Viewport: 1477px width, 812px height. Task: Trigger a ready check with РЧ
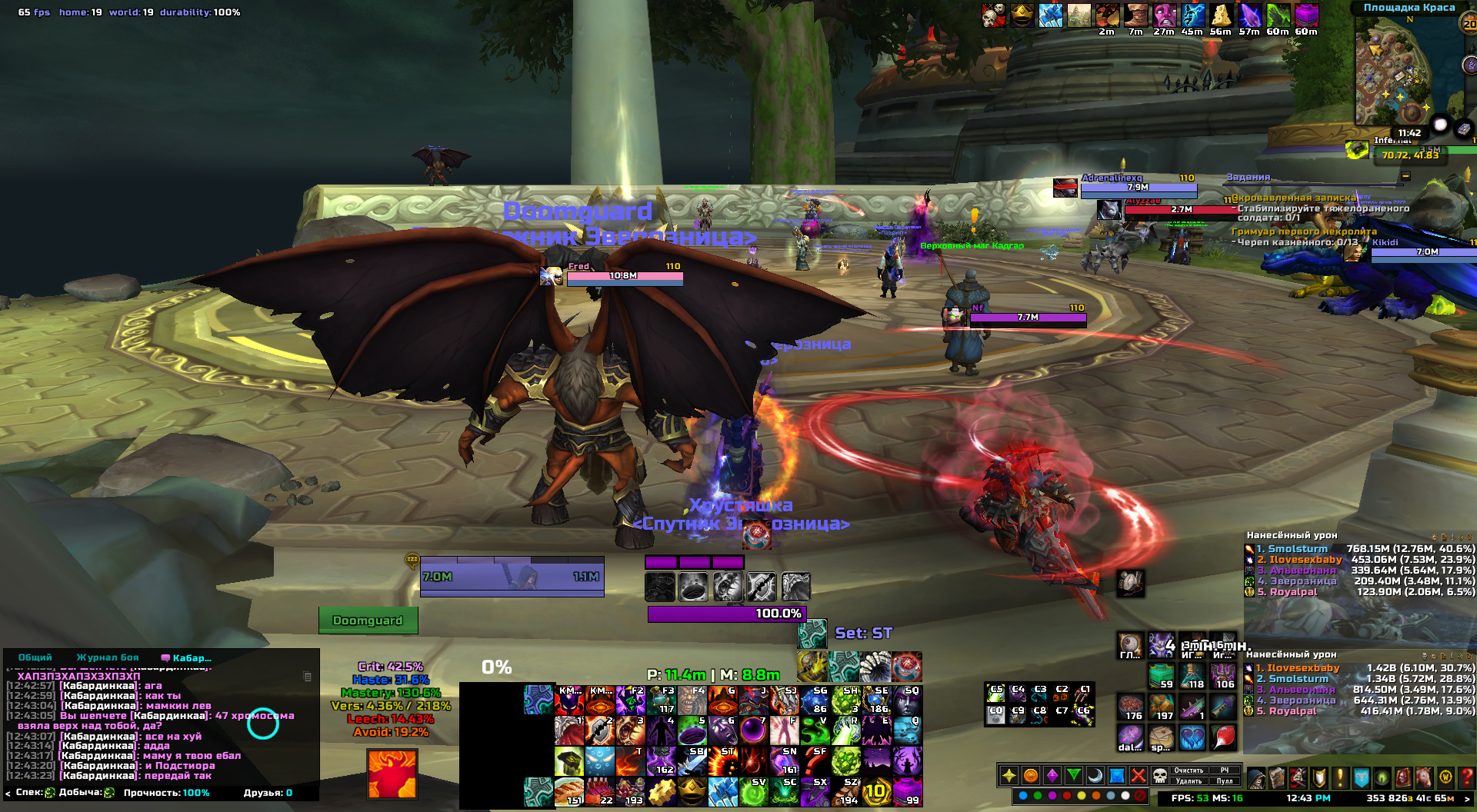pos(1225,770)
